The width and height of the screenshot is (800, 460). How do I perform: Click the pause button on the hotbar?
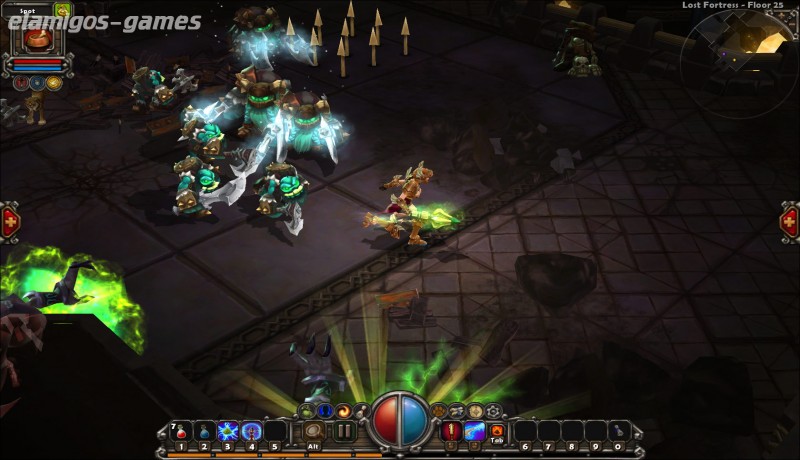(344, 431)
